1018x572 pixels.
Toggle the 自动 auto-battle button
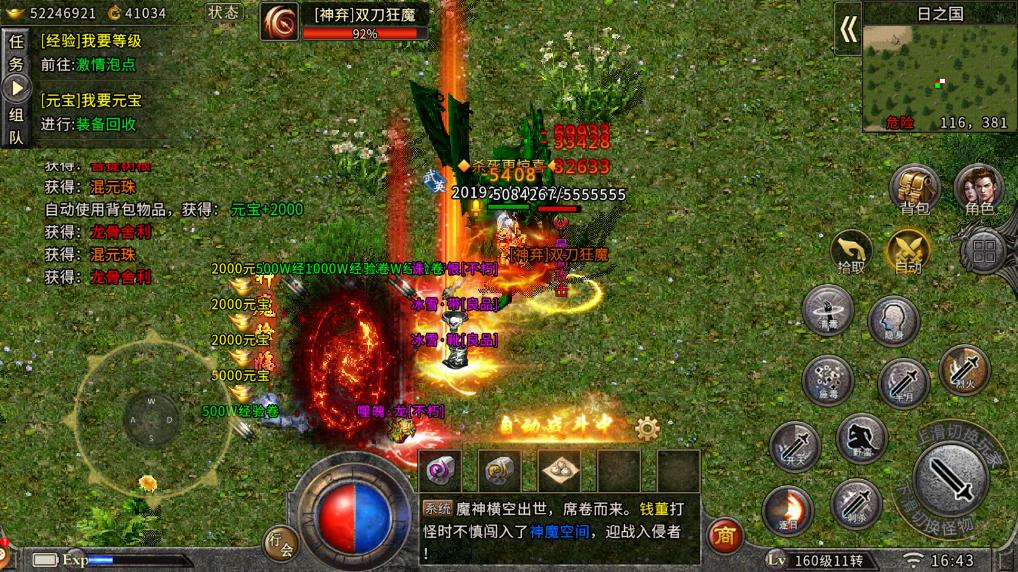[908, 251]
